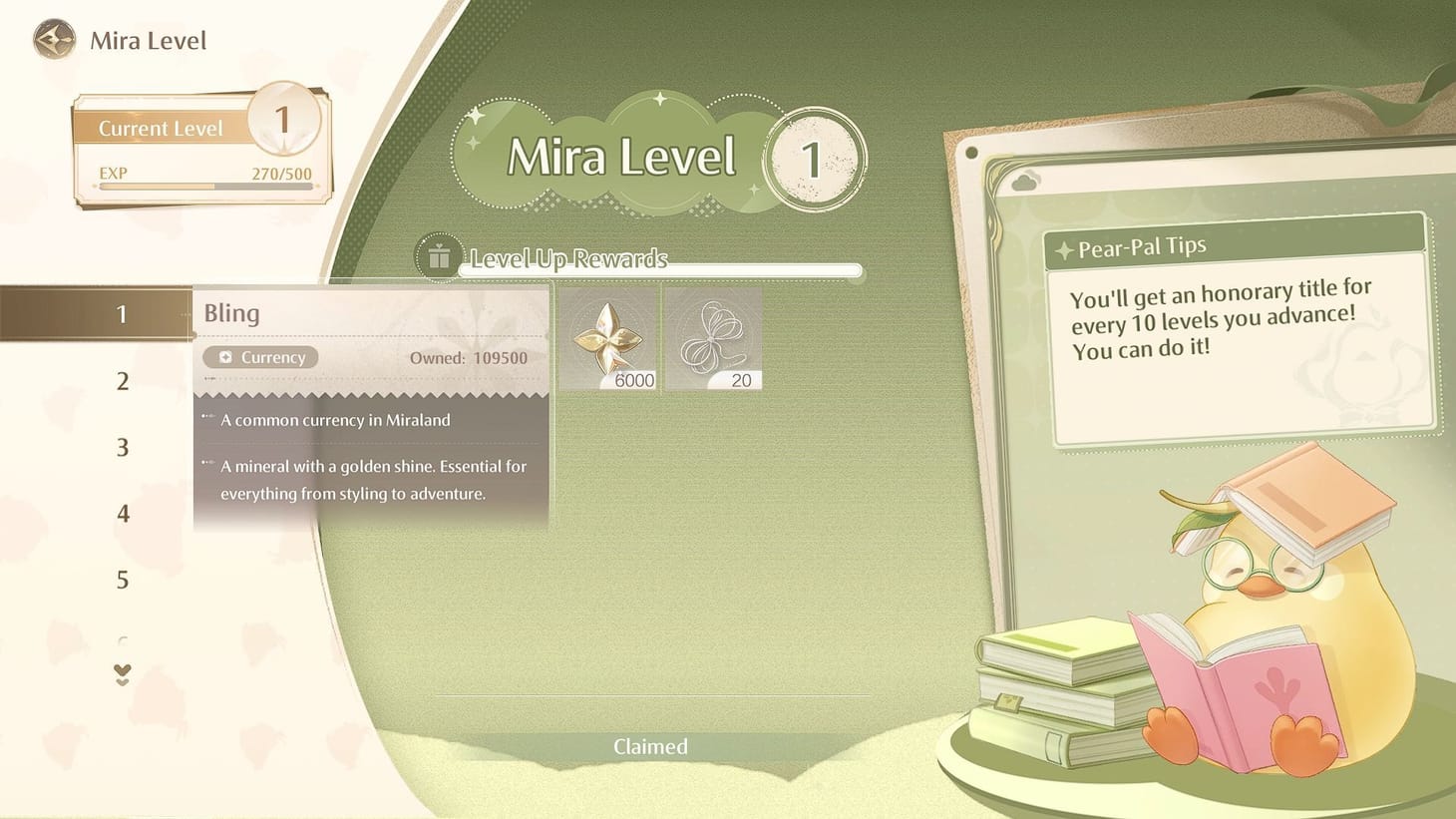Select level 1 in the rewards list

(x=122, y=313)
